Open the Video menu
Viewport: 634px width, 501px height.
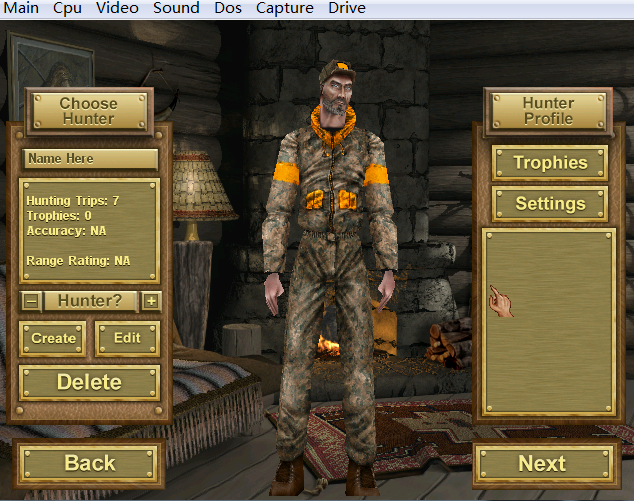pos(118,8)
